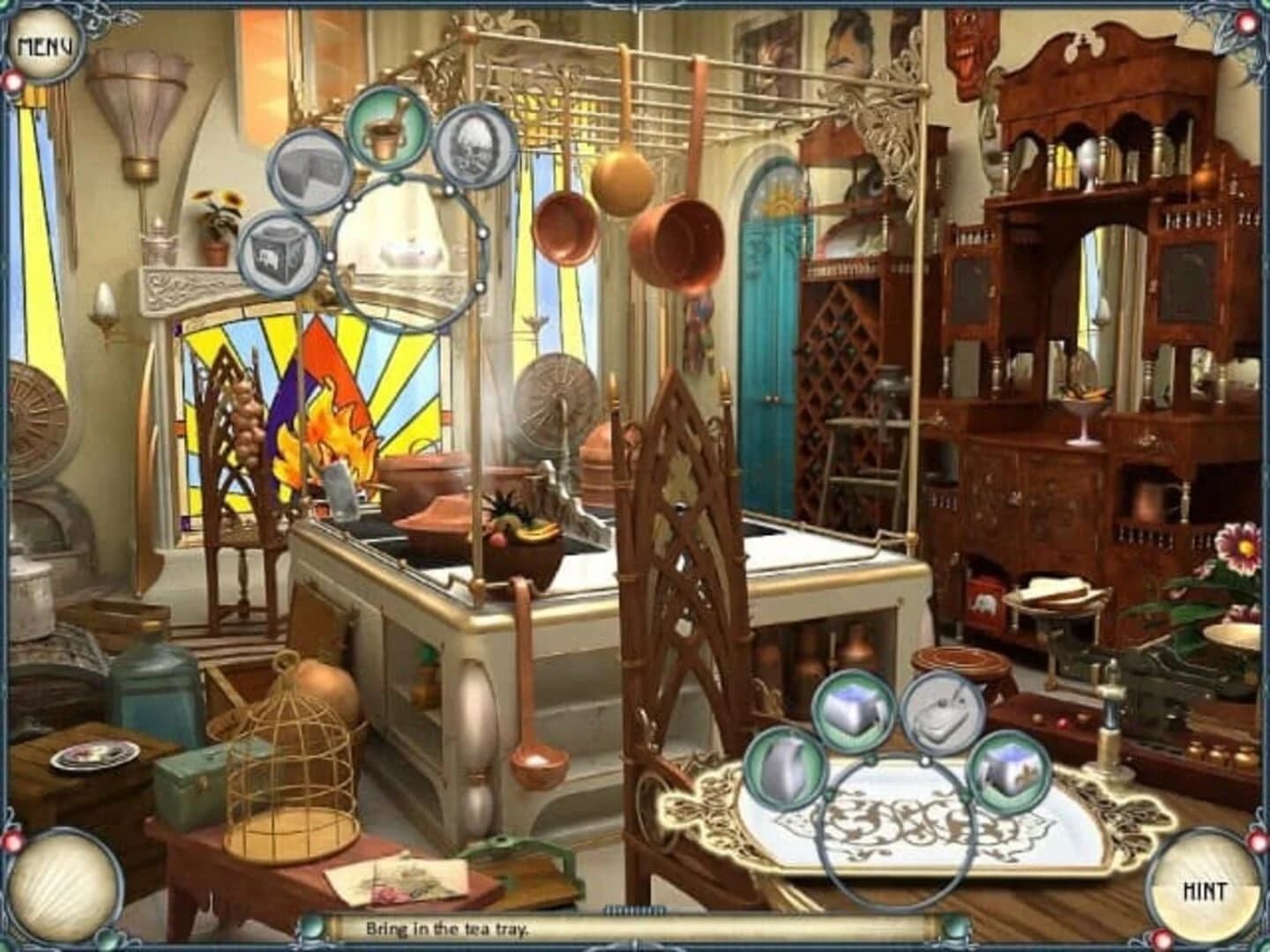Image resolution: width=1270 pixels, height=952 pixels.
Task: Click the grayed soap dish item bubble
Action: click(x=940, y=714)
